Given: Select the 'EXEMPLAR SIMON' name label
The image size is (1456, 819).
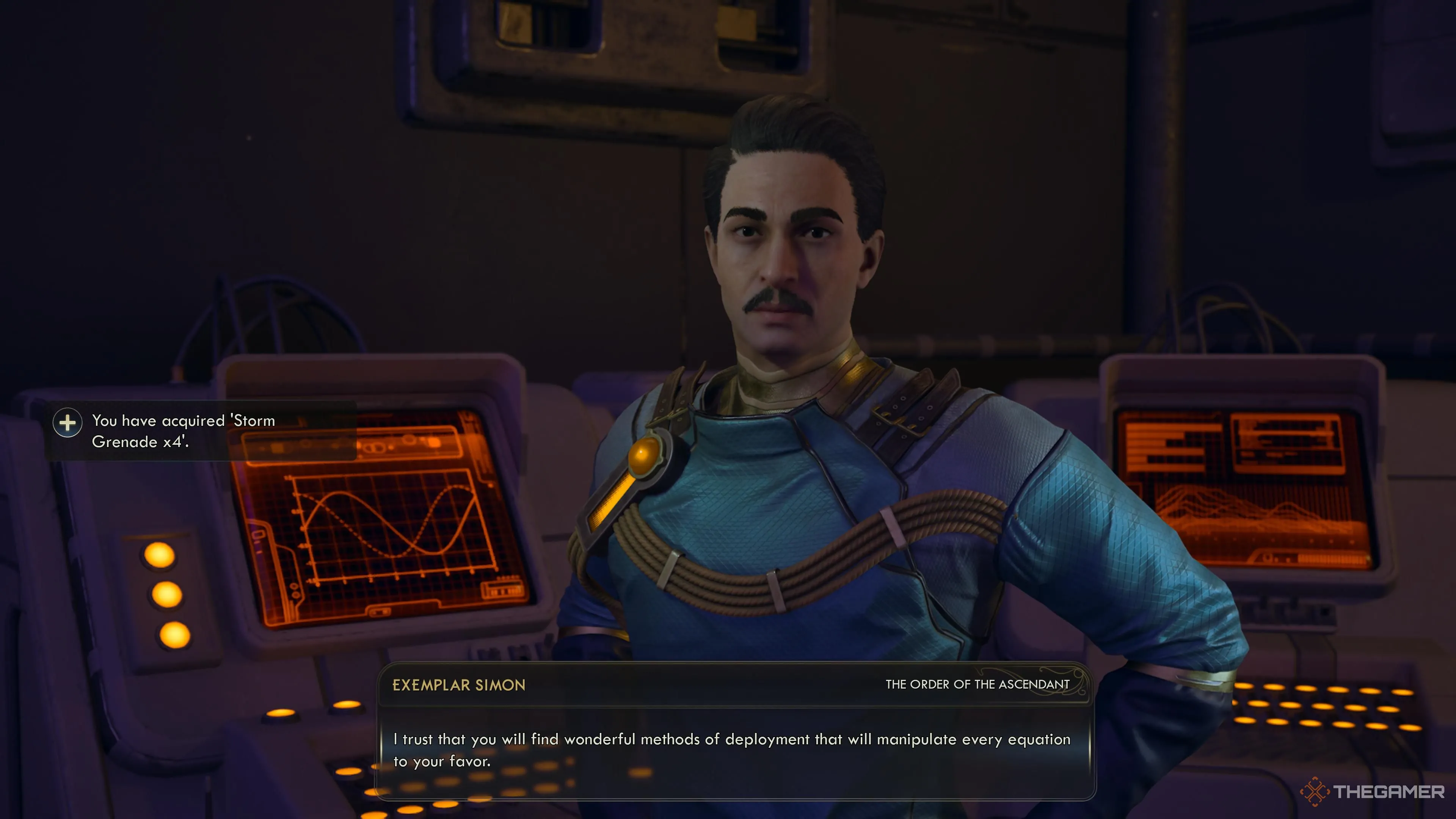Looking at the screenshot, I should tap(459, 685).
